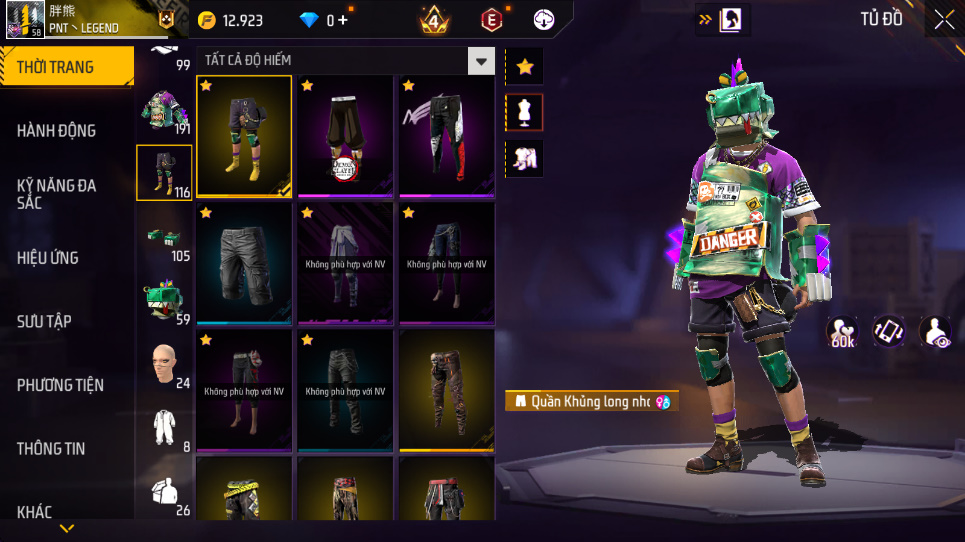Open the Sưu Tập menu
The image size is (965, 542).
point(44,321)
